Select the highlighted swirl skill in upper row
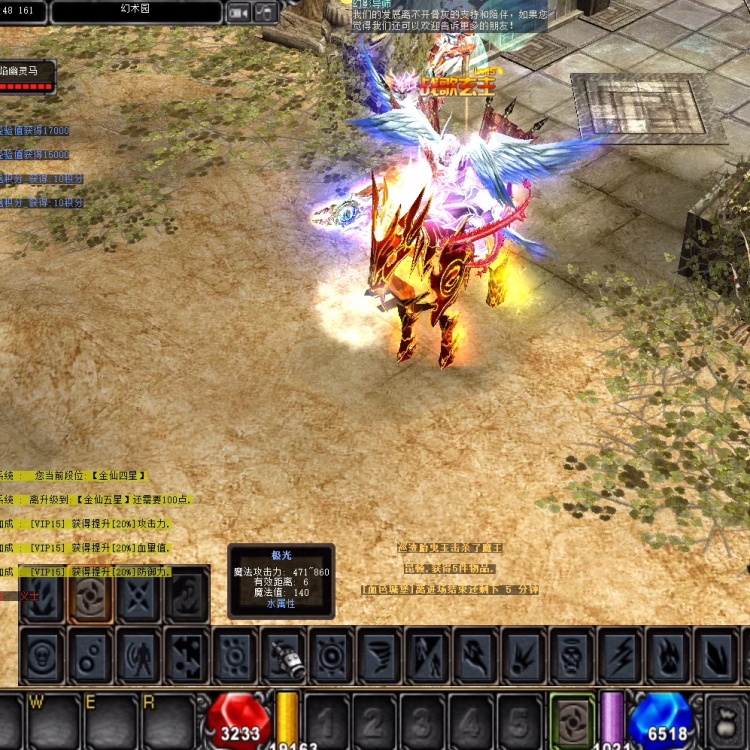750x750 pixels. 90,598
